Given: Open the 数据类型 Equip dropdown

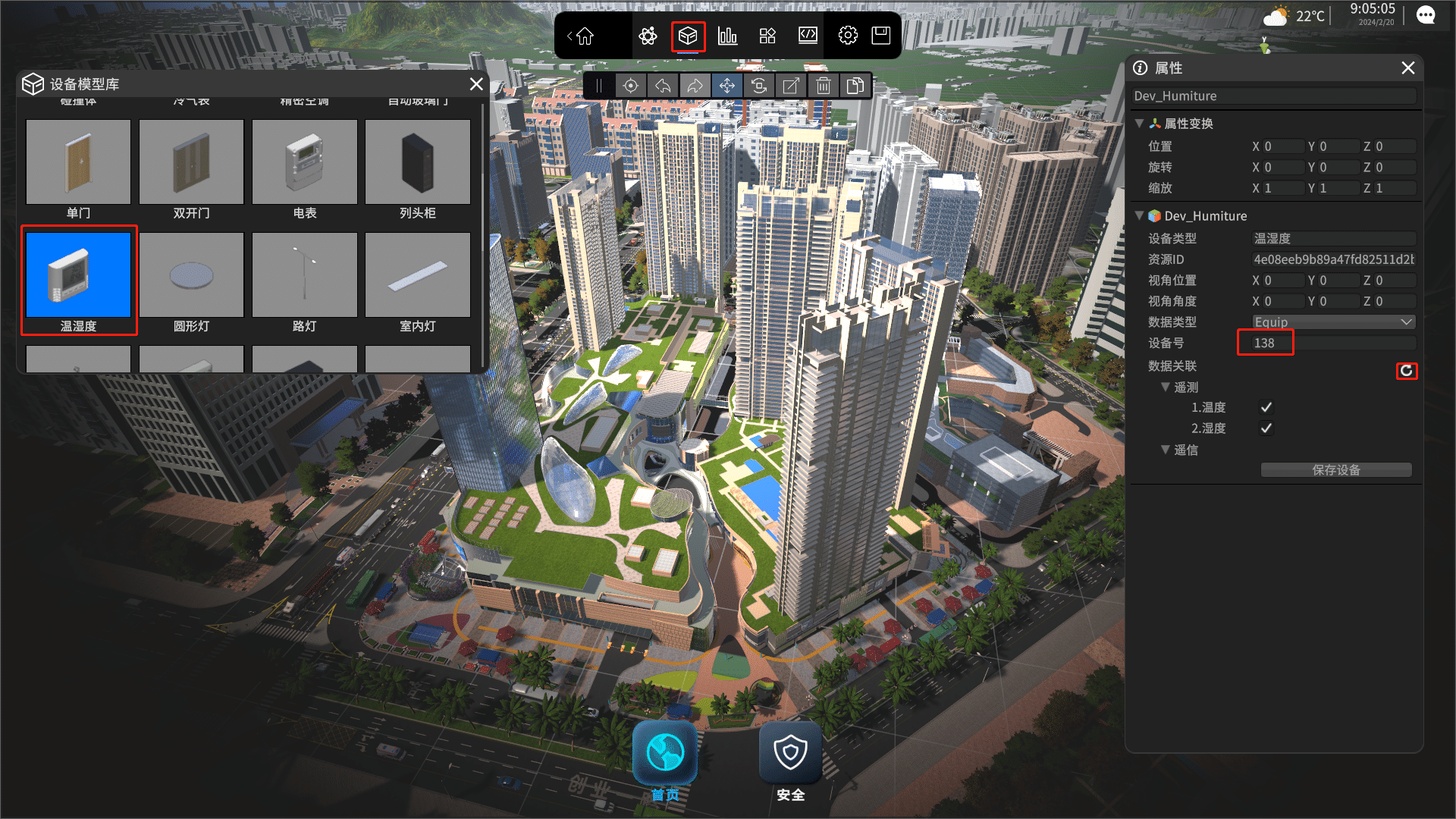Looking at the screenshot, I should (1333, 322).
